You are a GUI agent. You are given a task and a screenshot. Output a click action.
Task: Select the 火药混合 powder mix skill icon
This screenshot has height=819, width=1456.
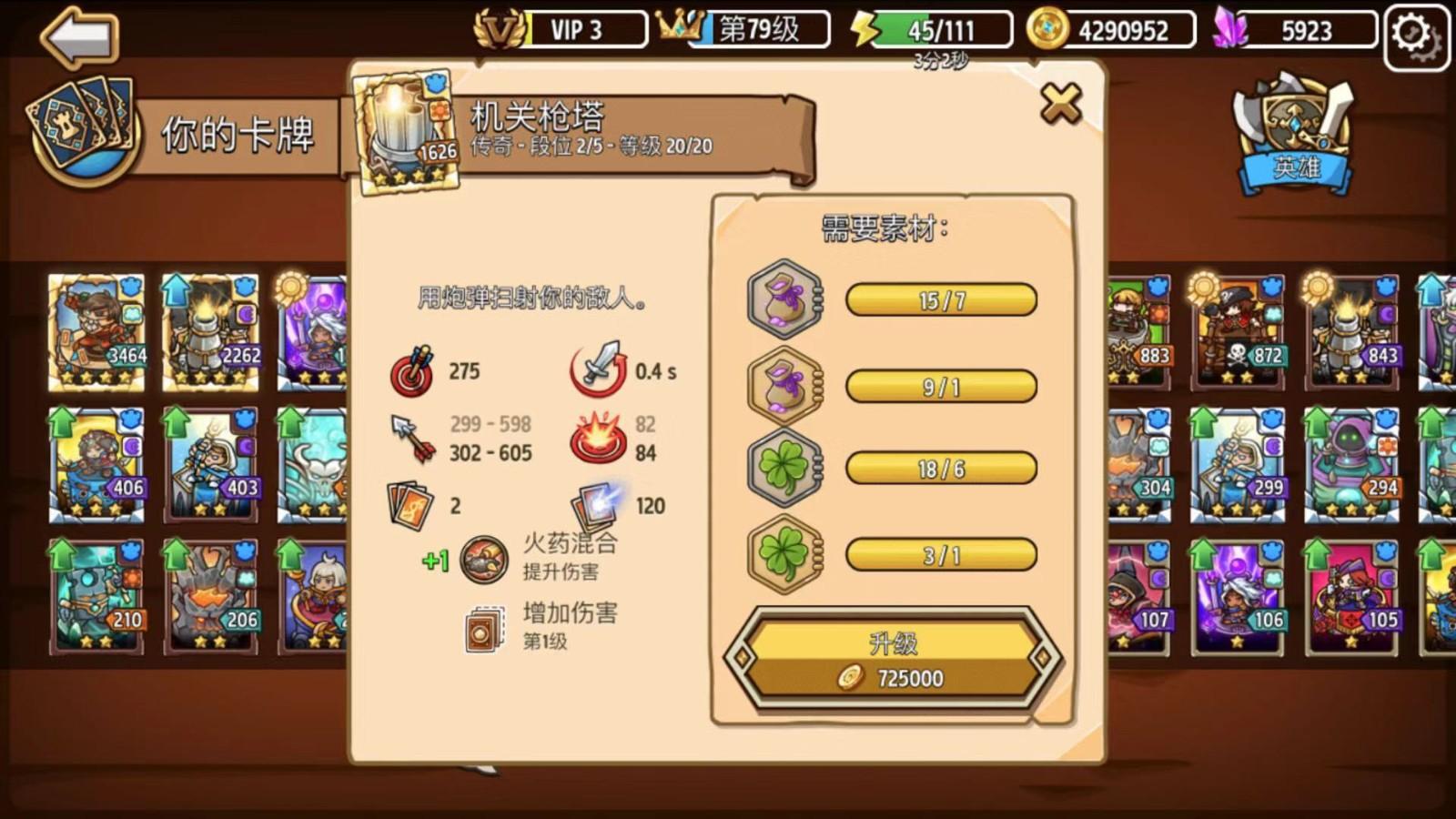click(x=483, y=560)
